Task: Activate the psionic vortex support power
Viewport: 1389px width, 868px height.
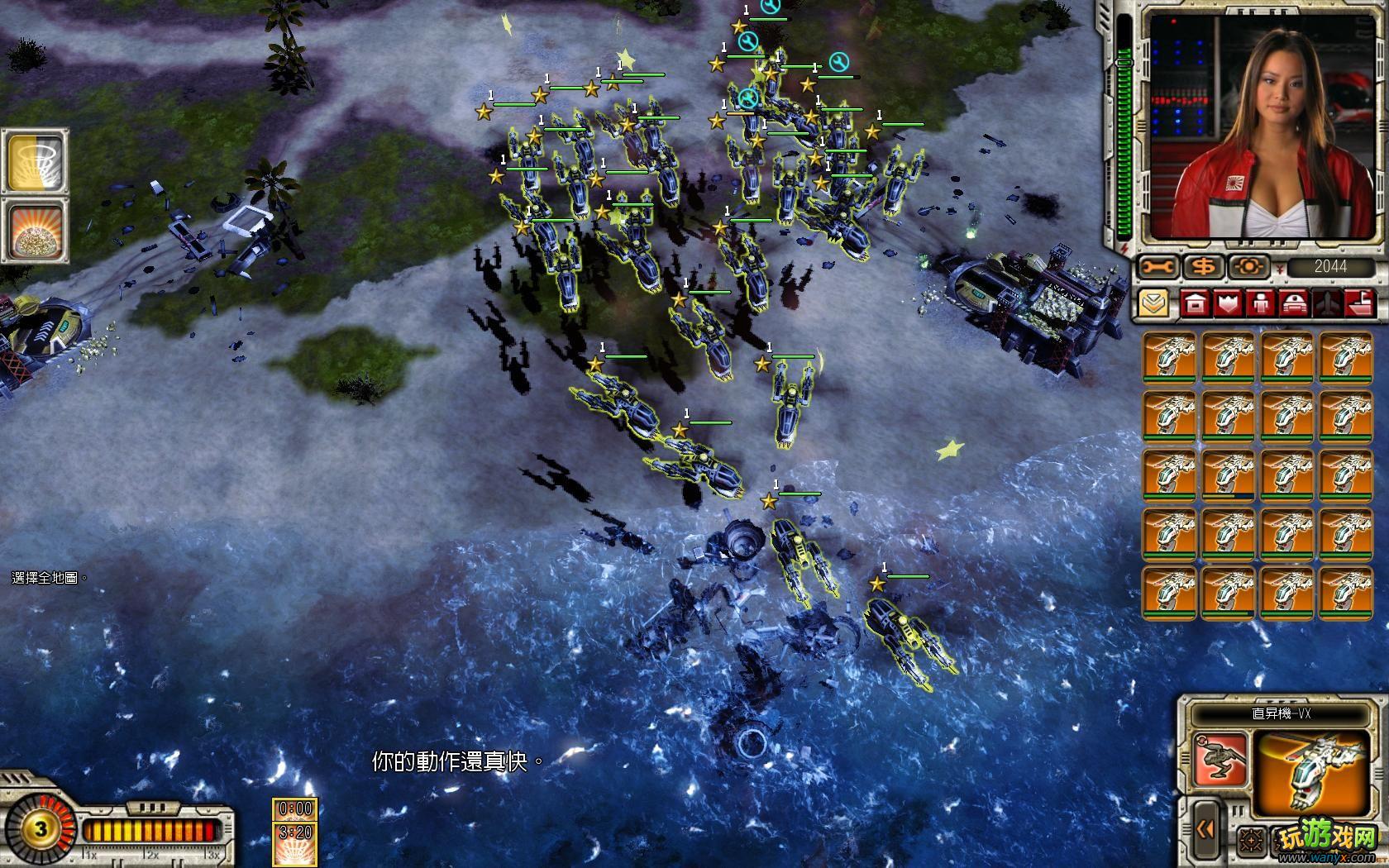Action: coord(36,161)
